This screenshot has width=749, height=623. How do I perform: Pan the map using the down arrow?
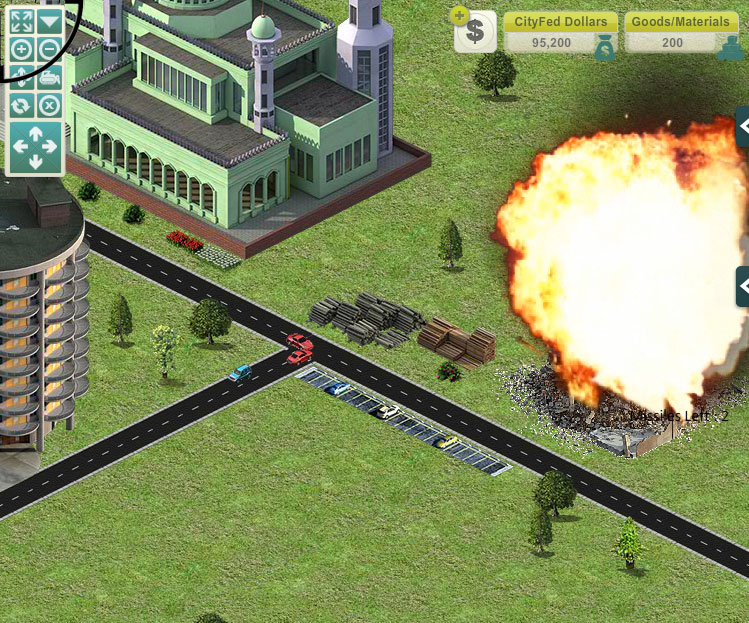[x=35, y=161]
